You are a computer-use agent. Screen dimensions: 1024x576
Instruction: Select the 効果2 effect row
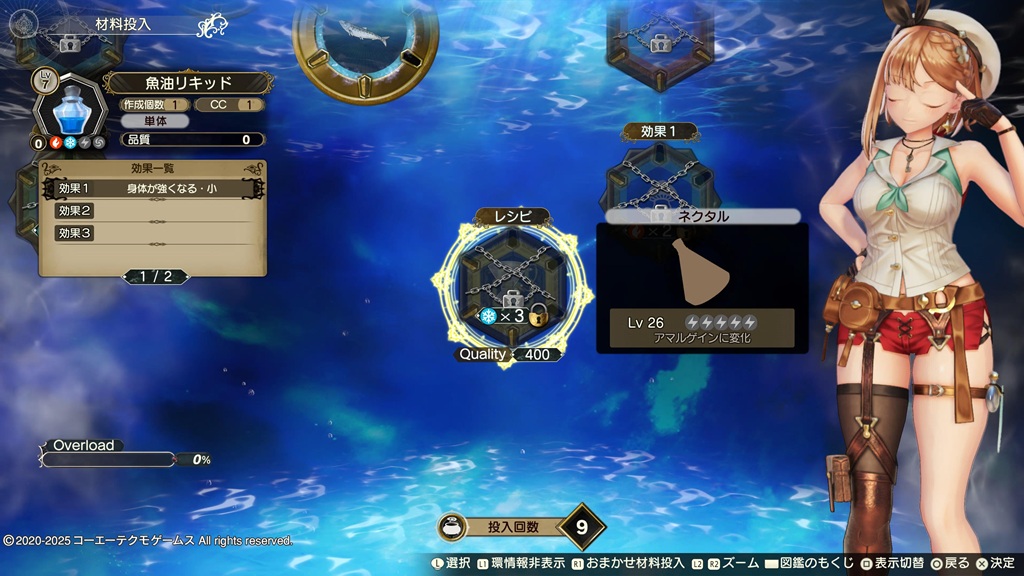[x=151, y=211]
